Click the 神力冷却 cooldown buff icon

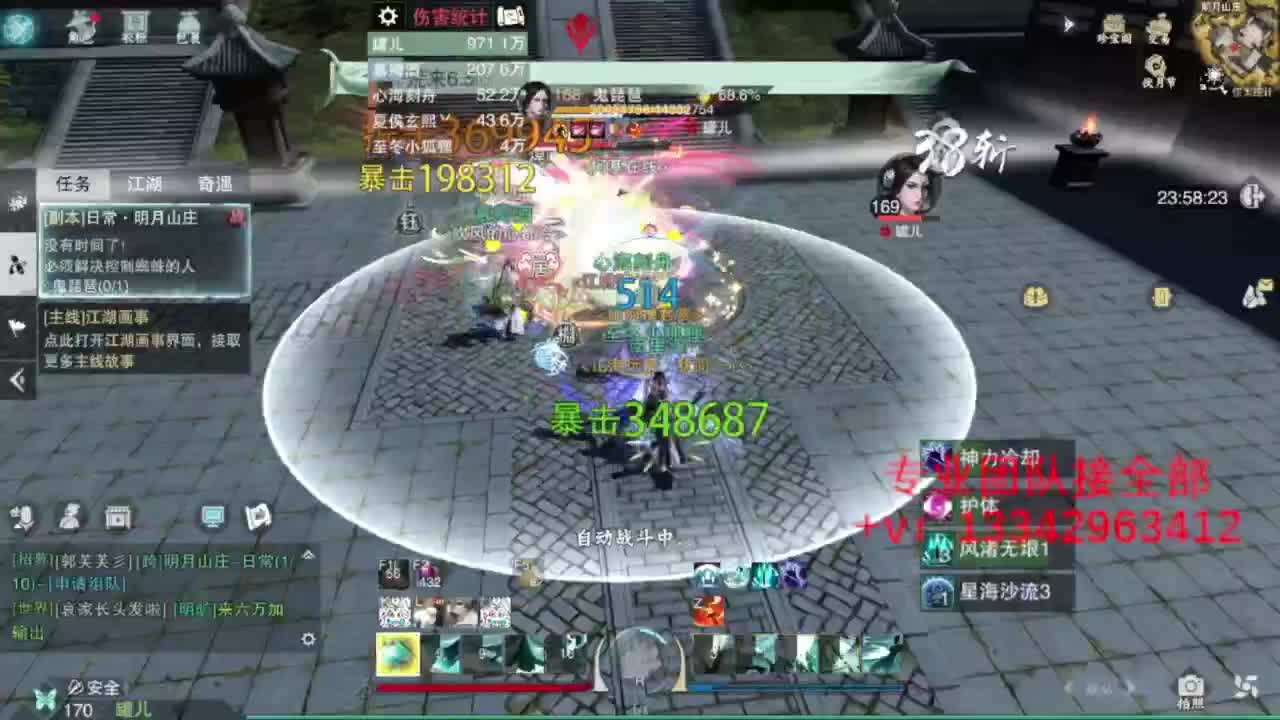(936, 455)
